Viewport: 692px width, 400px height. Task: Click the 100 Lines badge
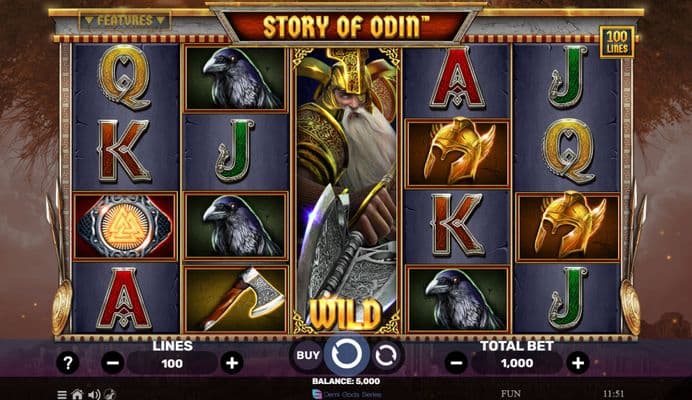[617, 42]
